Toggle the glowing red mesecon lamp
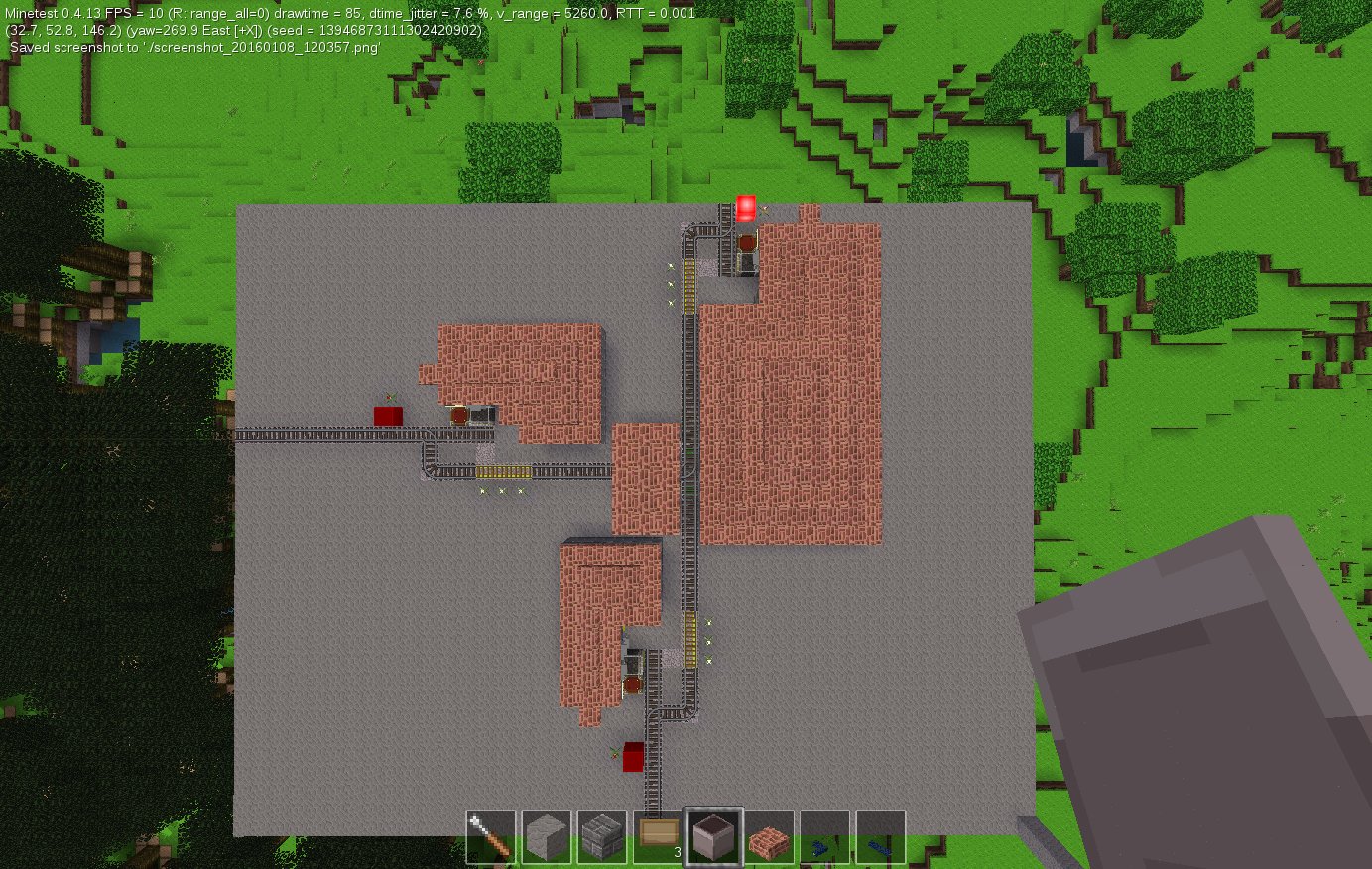 [745, 208]
